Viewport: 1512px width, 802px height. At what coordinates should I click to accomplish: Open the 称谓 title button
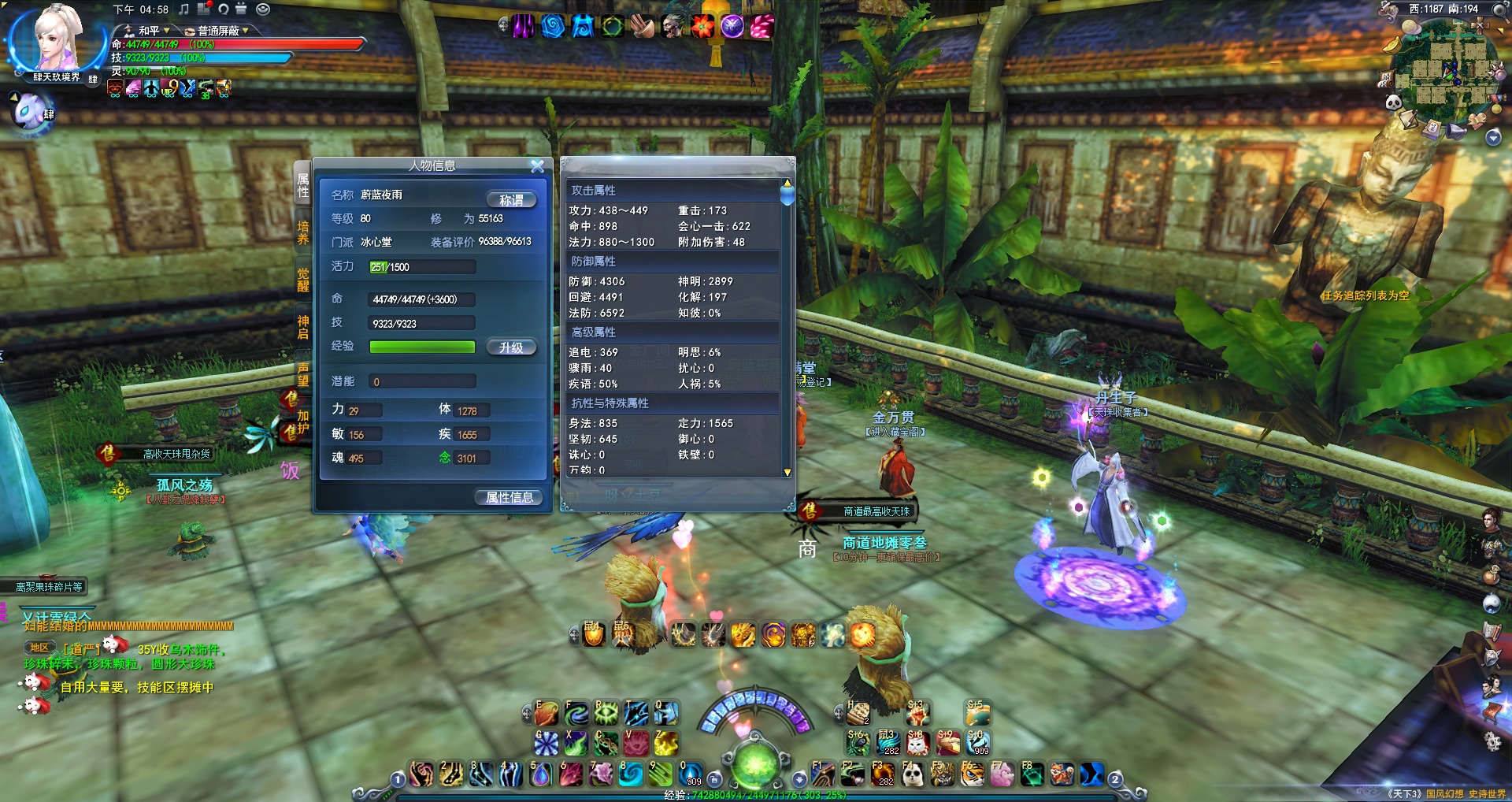tap(511, 200)
